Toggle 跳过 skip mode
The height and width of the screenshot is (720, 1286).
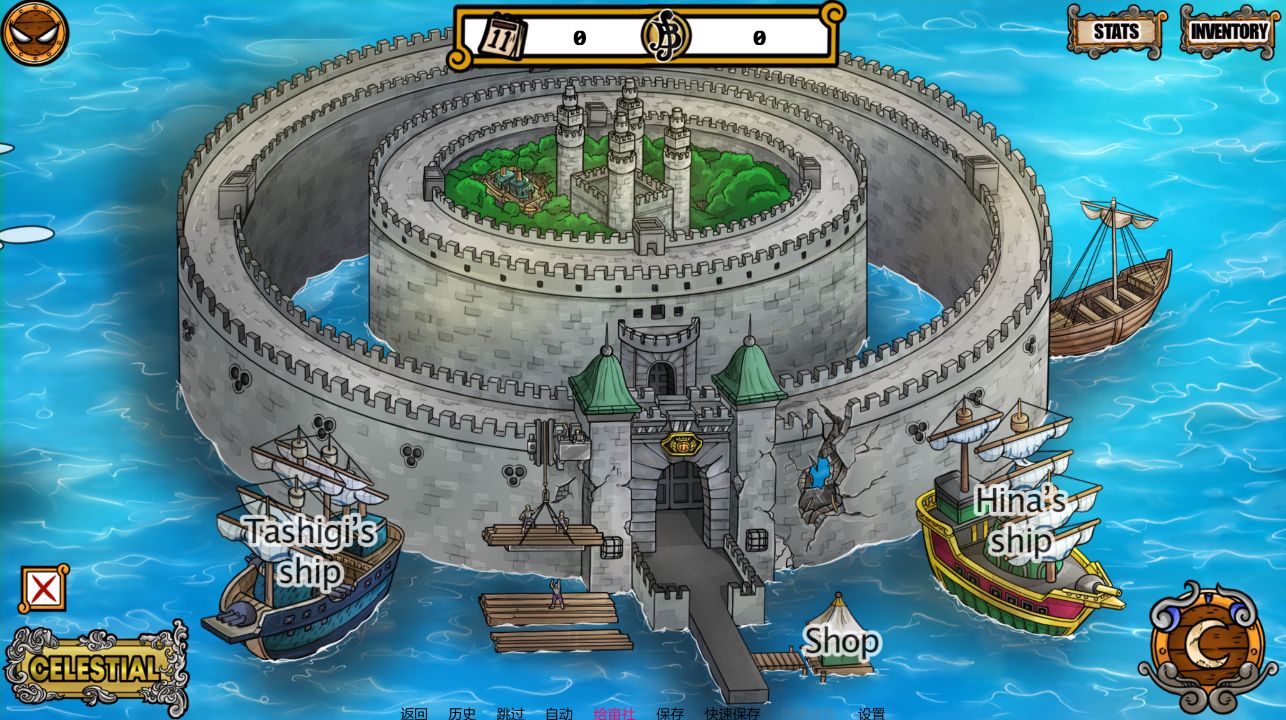click(x=508, y=714)
